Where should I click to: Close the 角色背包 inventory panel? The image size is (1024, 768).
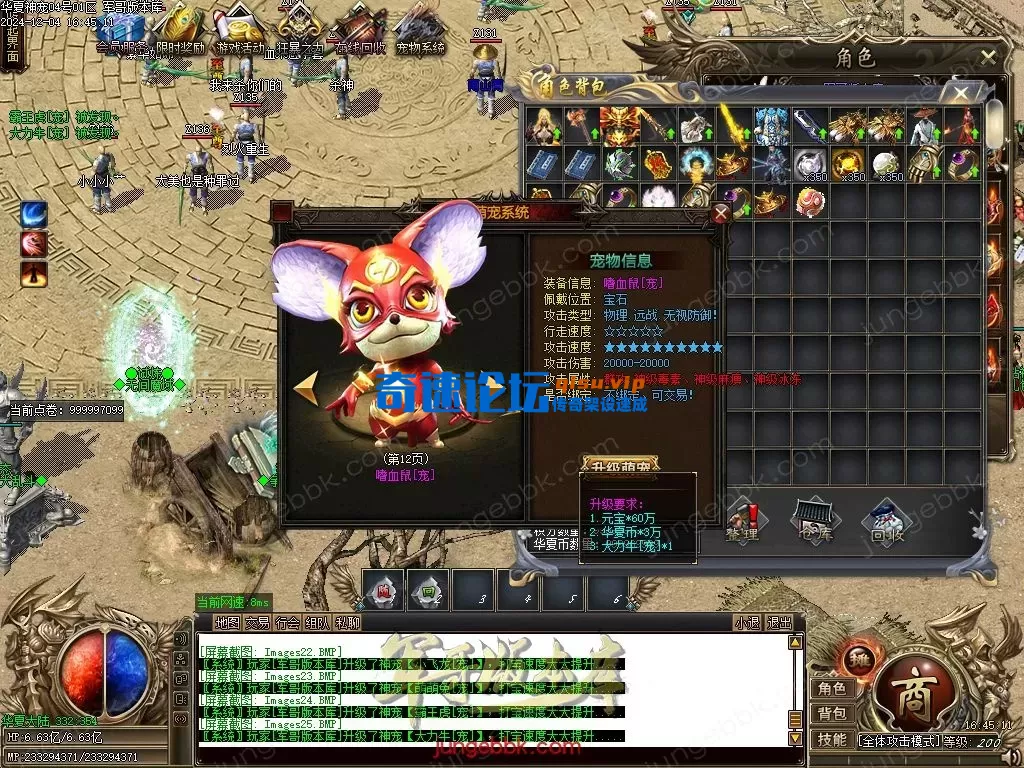pyautogui.click(x=961, y=94)
